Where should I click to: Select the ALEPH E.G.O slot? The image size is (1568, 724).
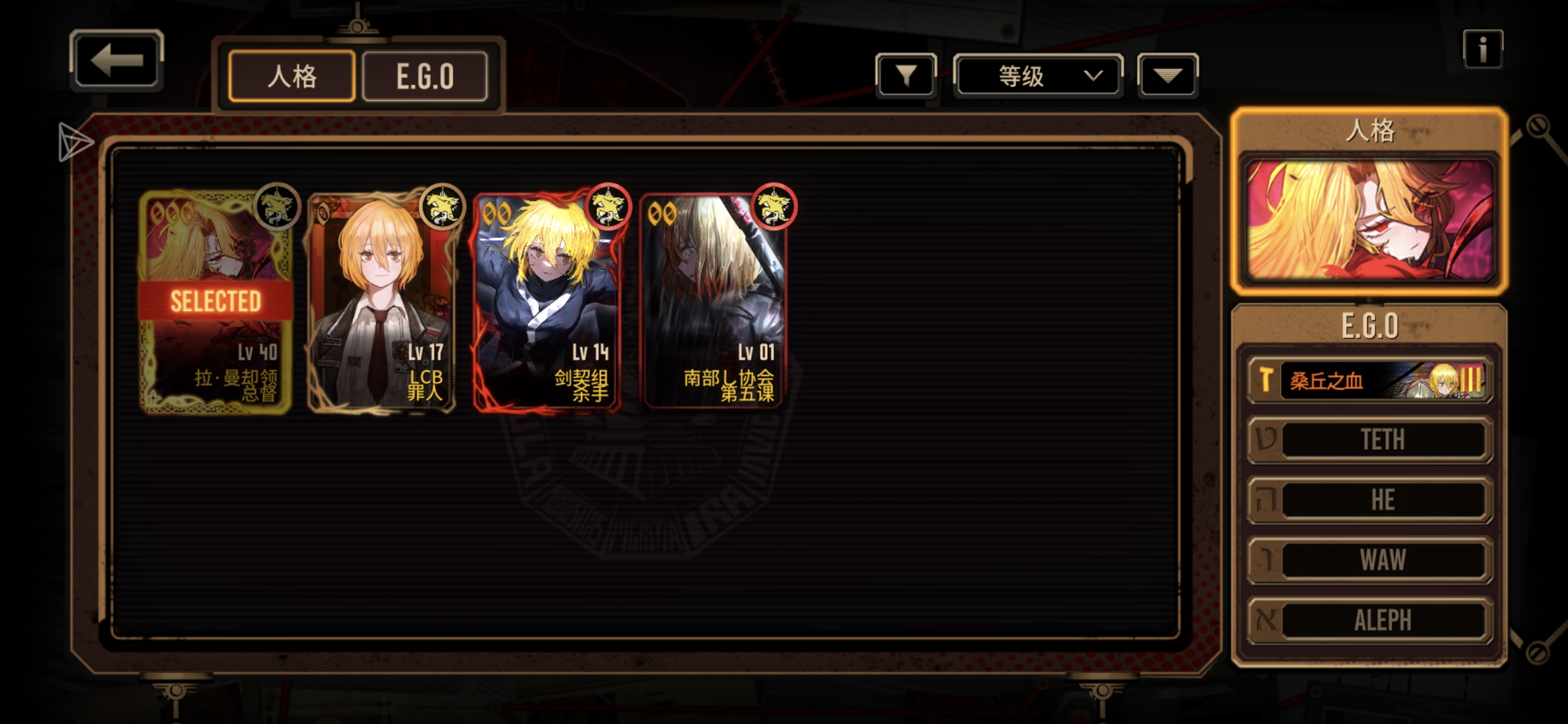click(x=1370, y=620)
